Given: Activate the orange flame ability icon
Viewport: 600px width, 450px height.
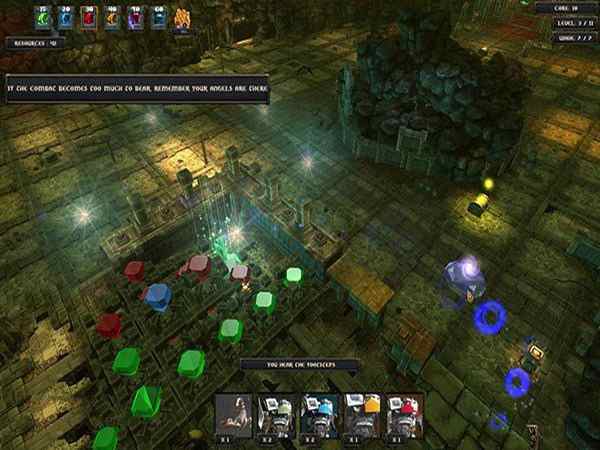Looking at the screenshot, I should (x=183, y=18).
